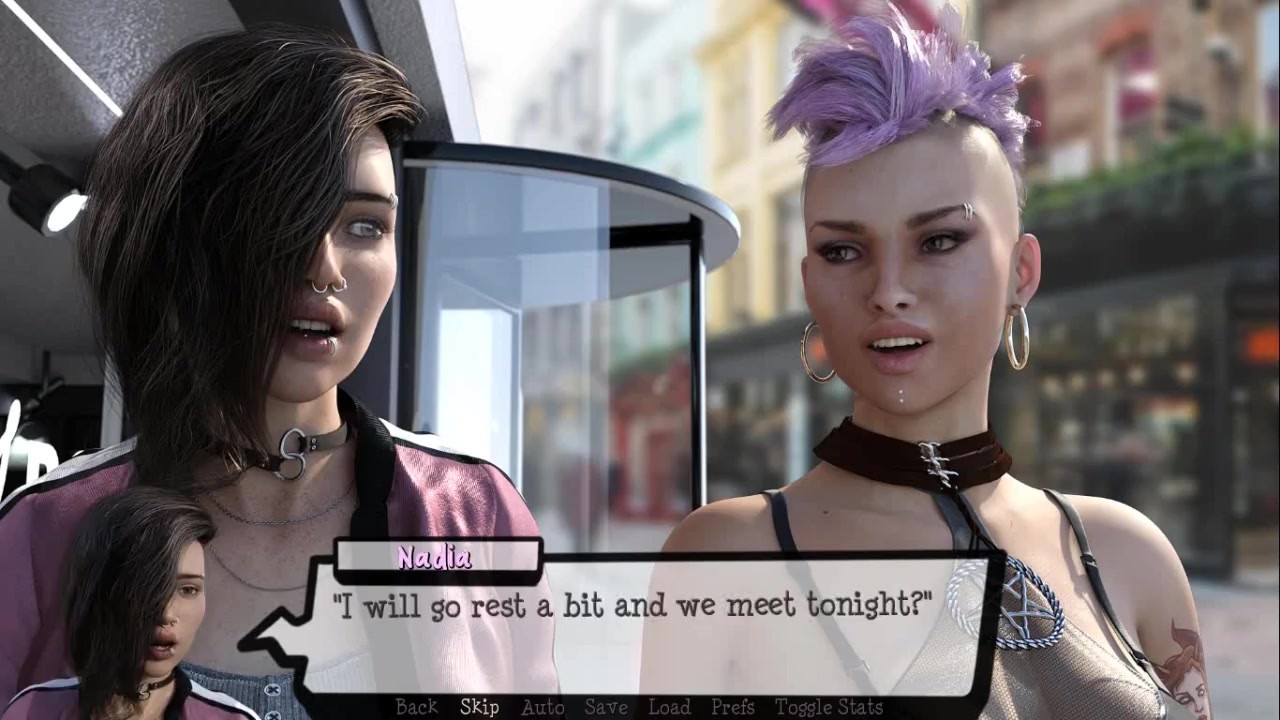Open the Save game screen
The width and height of the screenshot is (1280, 720).
click(x=606, y=707)
